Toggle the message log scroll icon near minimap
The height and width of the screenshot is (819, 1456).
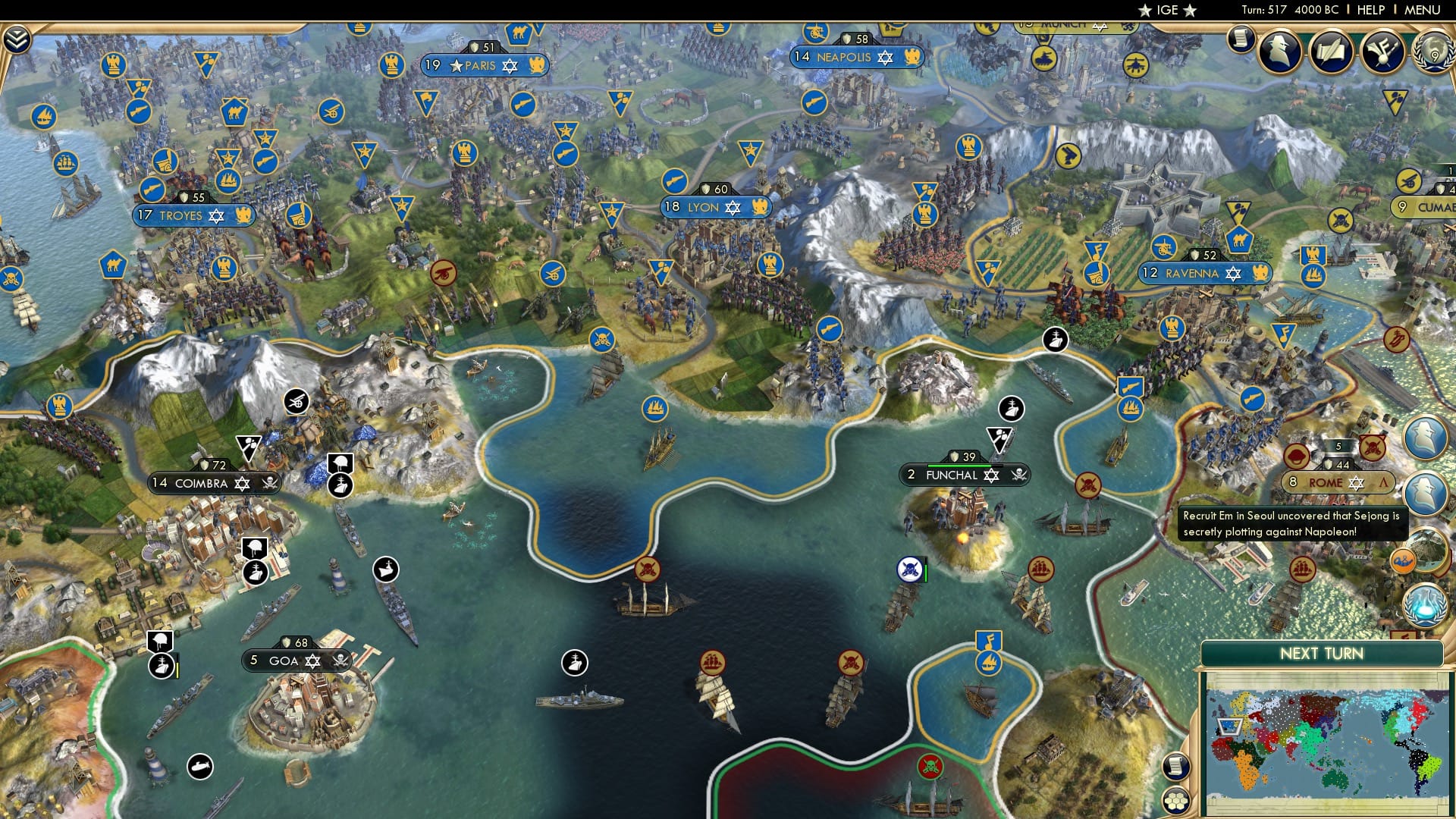[x=1177, y=764]
